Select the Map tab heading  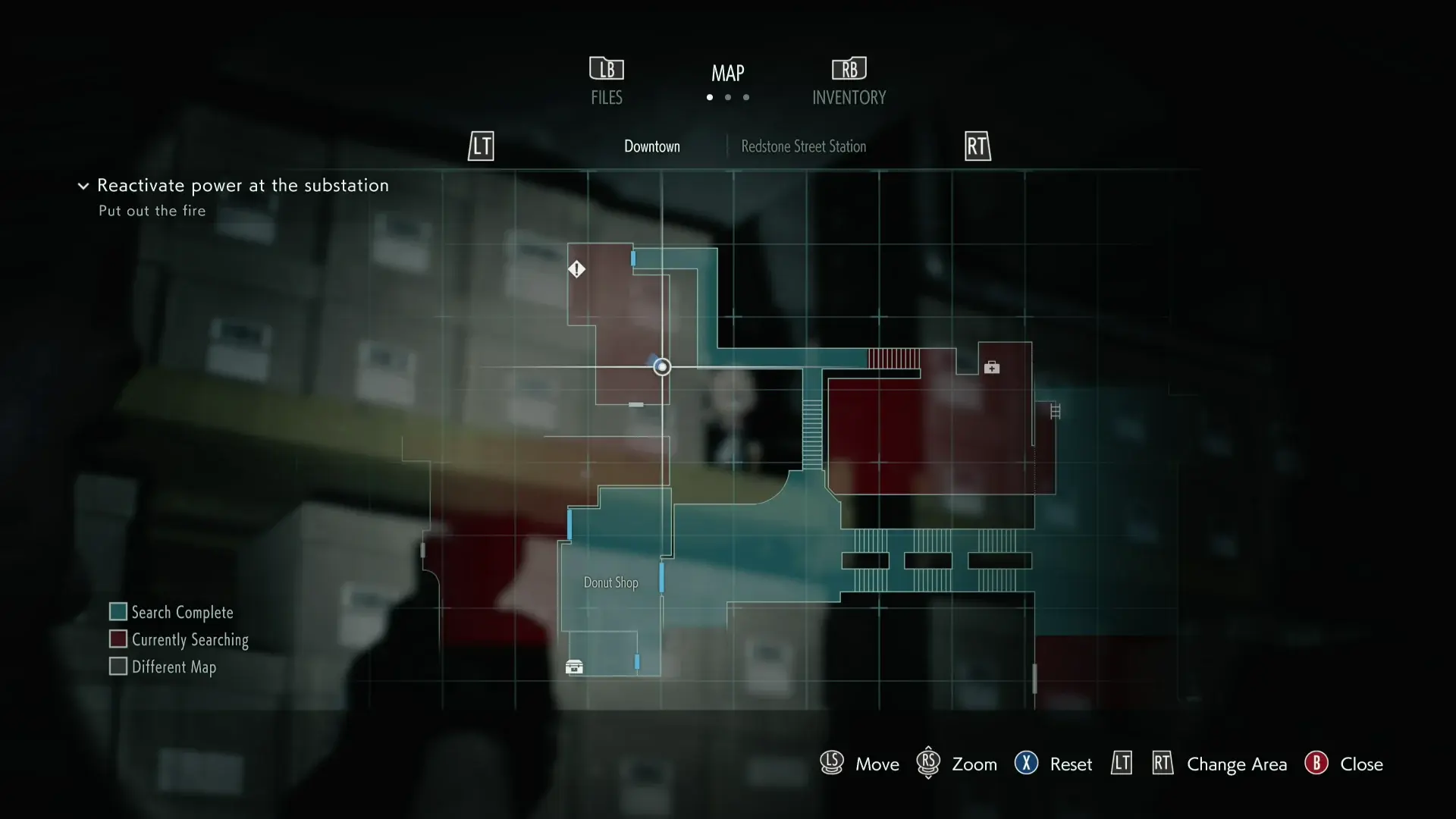(x=727, y=74)
